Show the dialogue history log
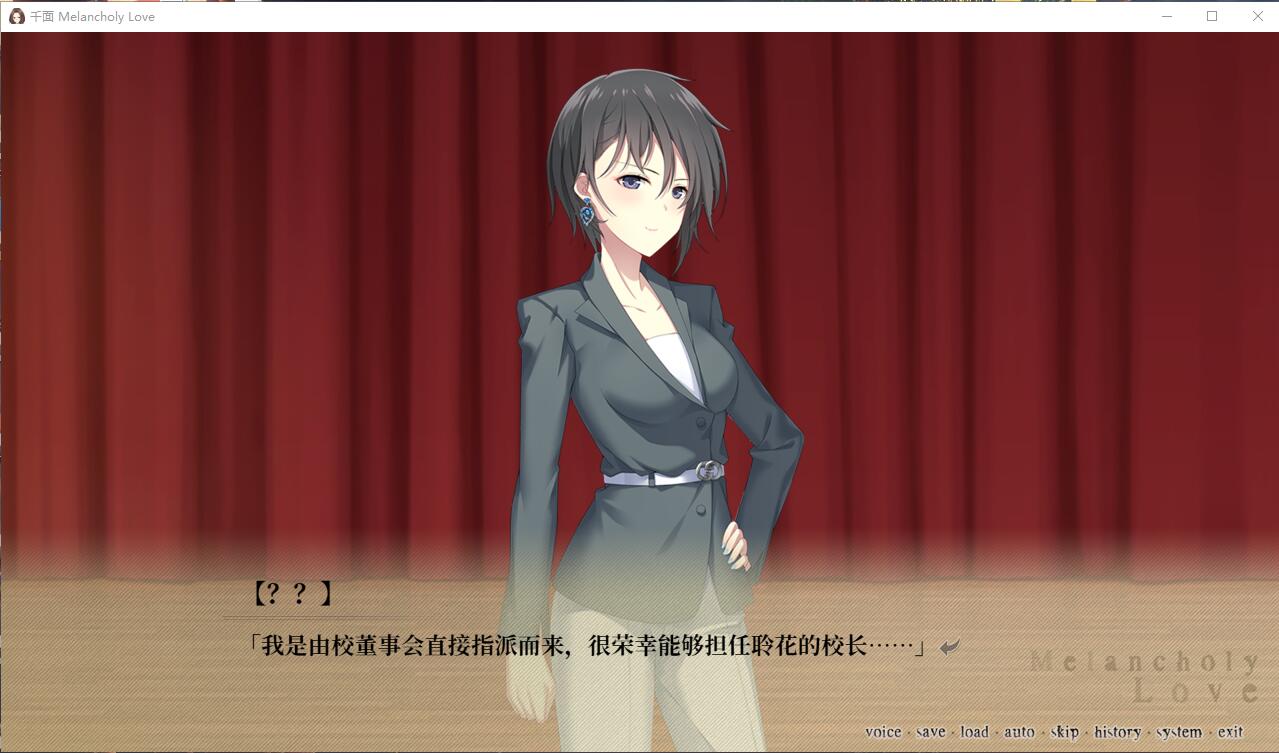 pos(1117,732)
